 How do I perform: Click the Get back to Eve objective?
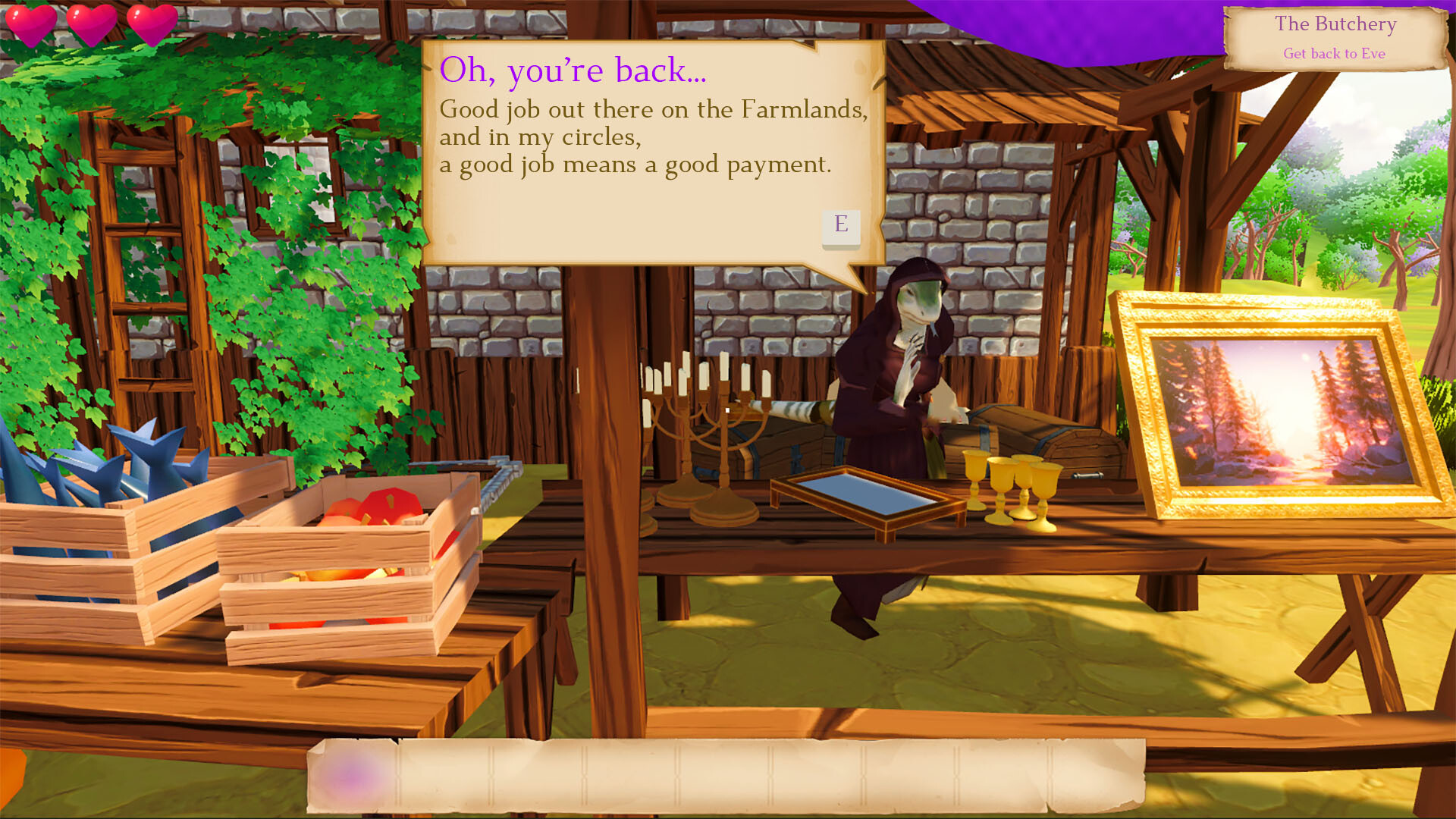[x=1335, y=53]
